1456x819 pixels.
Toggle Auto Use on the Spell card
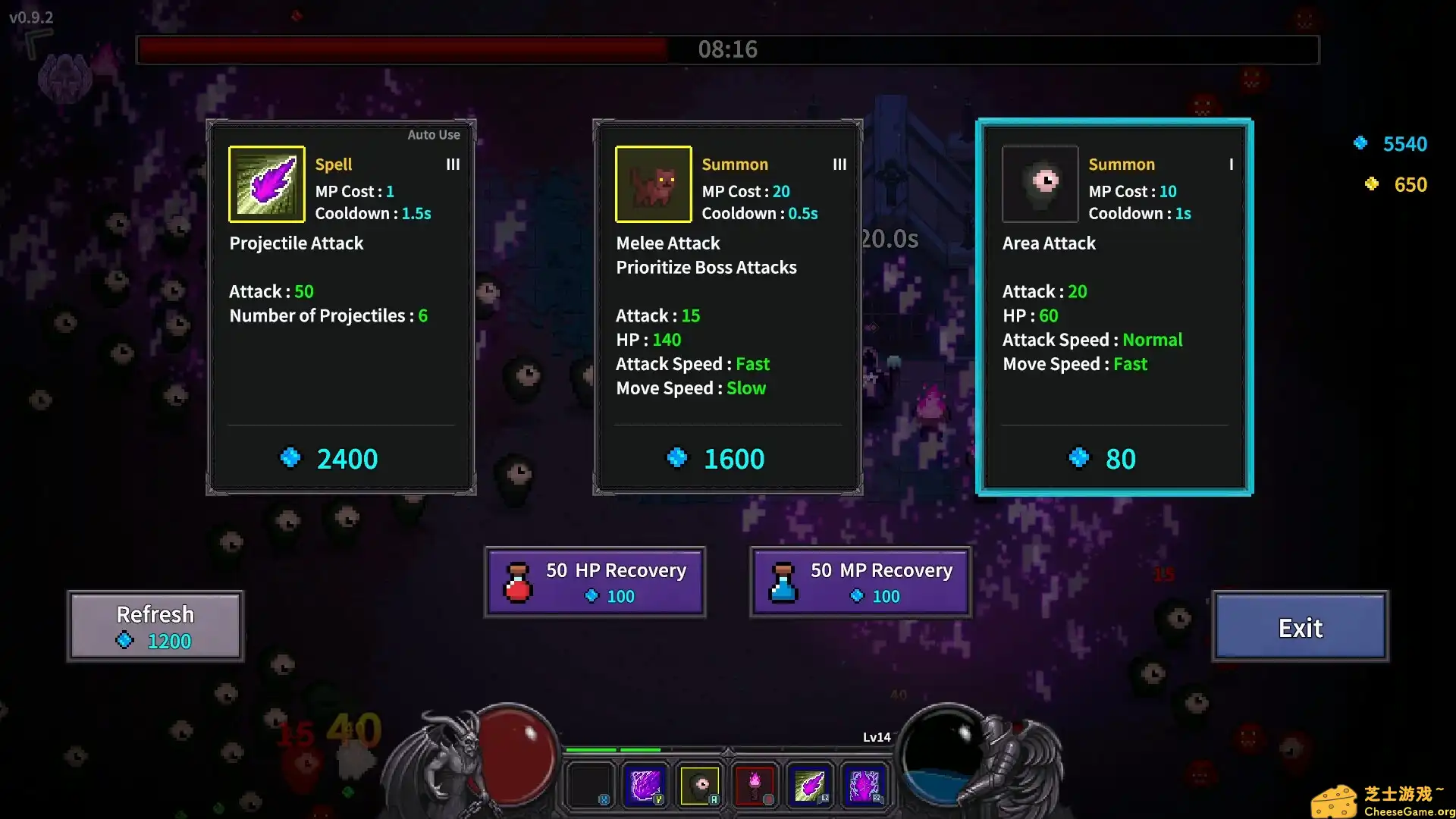pos(434,134)
